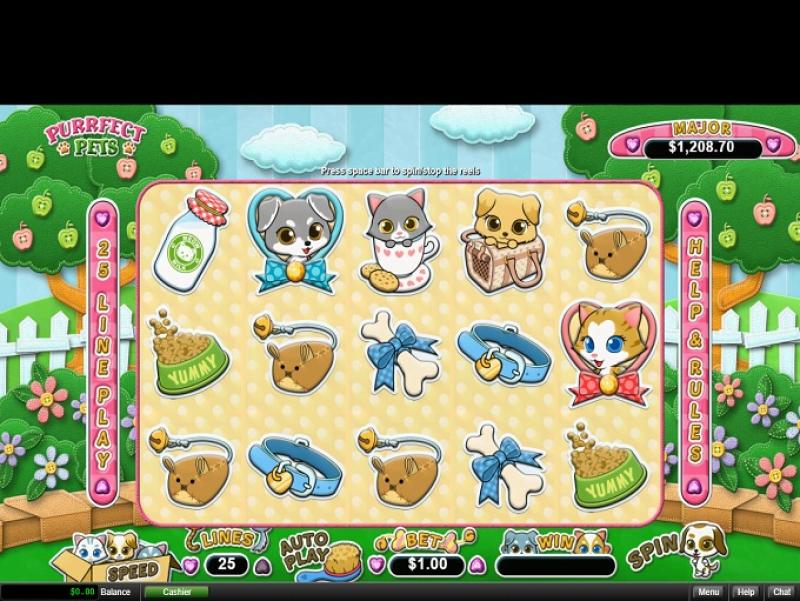The width and height of the screenshot is (800, 601).
Task: Click the 25 Line Play banner
Action: coord(102,352)
